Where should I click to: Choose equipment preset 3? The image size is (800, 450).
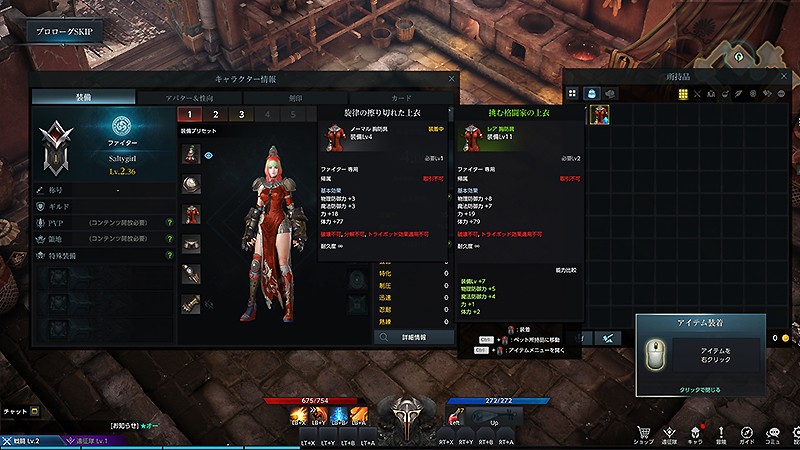click(x=241, y=115)
